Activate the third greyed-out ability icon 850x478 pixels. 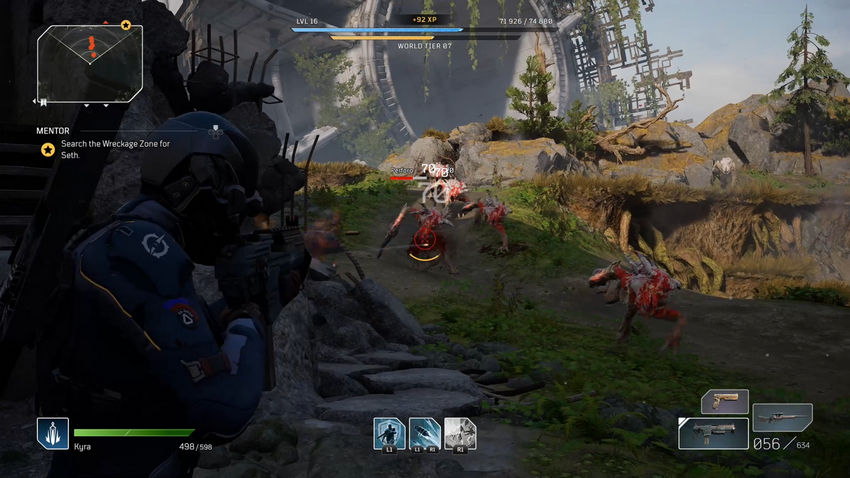[x=460, y=433]
